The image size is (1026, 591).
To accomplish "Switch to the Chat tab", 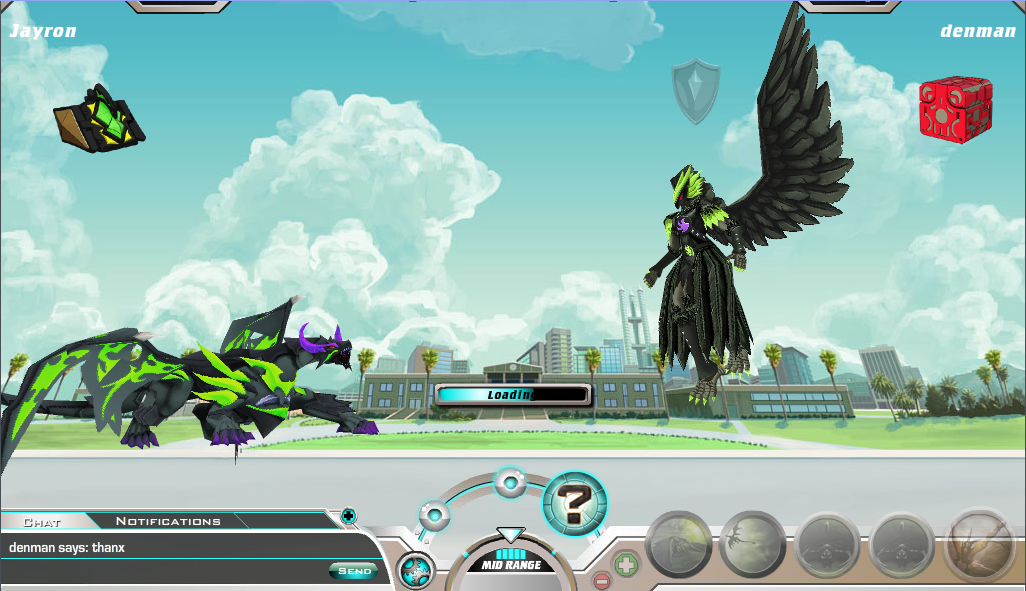I will [42, 521].
